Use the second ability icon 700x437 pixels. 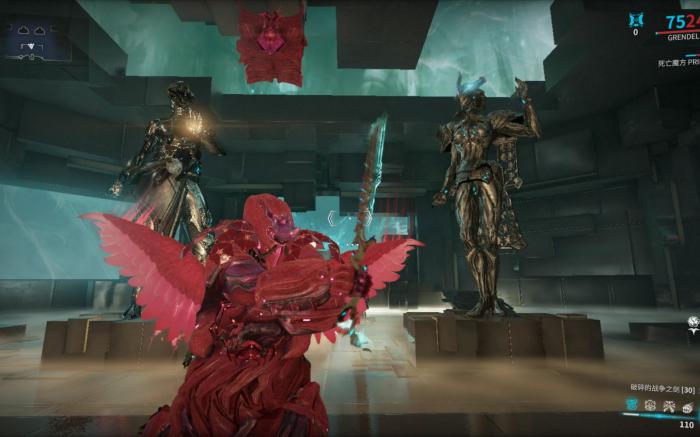(650, 404)
